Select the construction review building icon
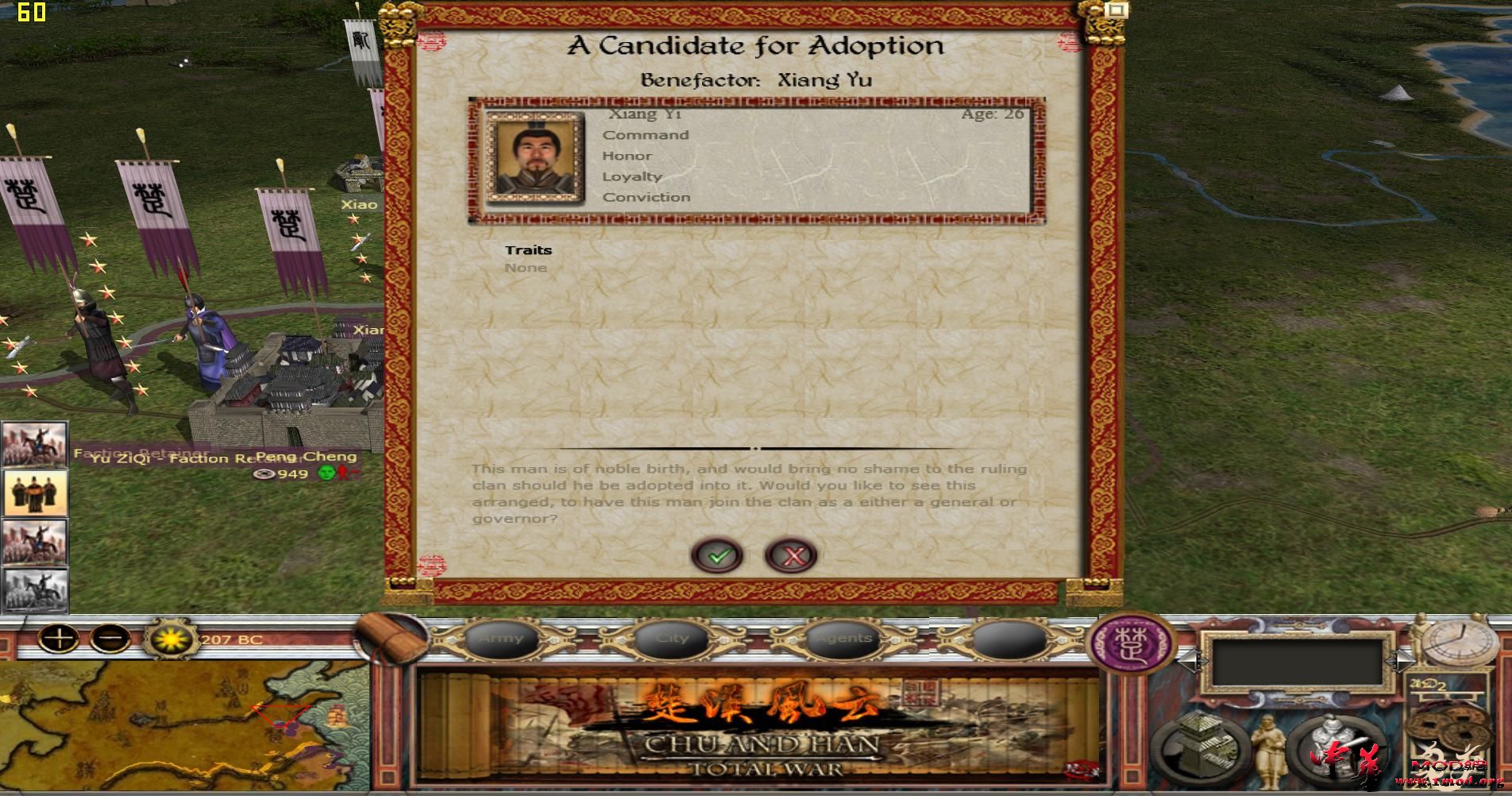The width and height of the screenshot is (1512, 796). point(1201,748)
